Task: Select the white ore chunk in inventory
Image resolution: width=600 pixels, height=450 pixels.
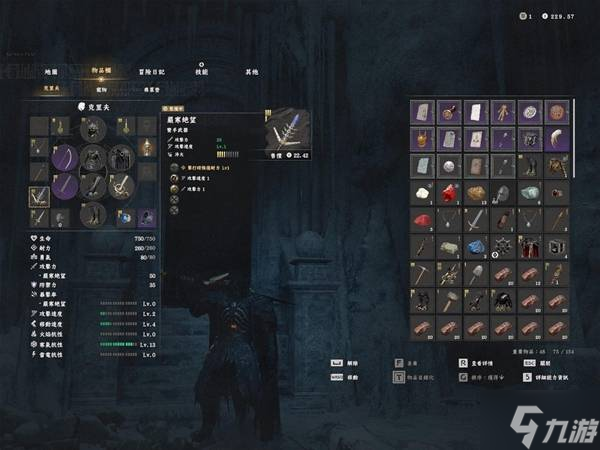Action: tap(423, 193)
